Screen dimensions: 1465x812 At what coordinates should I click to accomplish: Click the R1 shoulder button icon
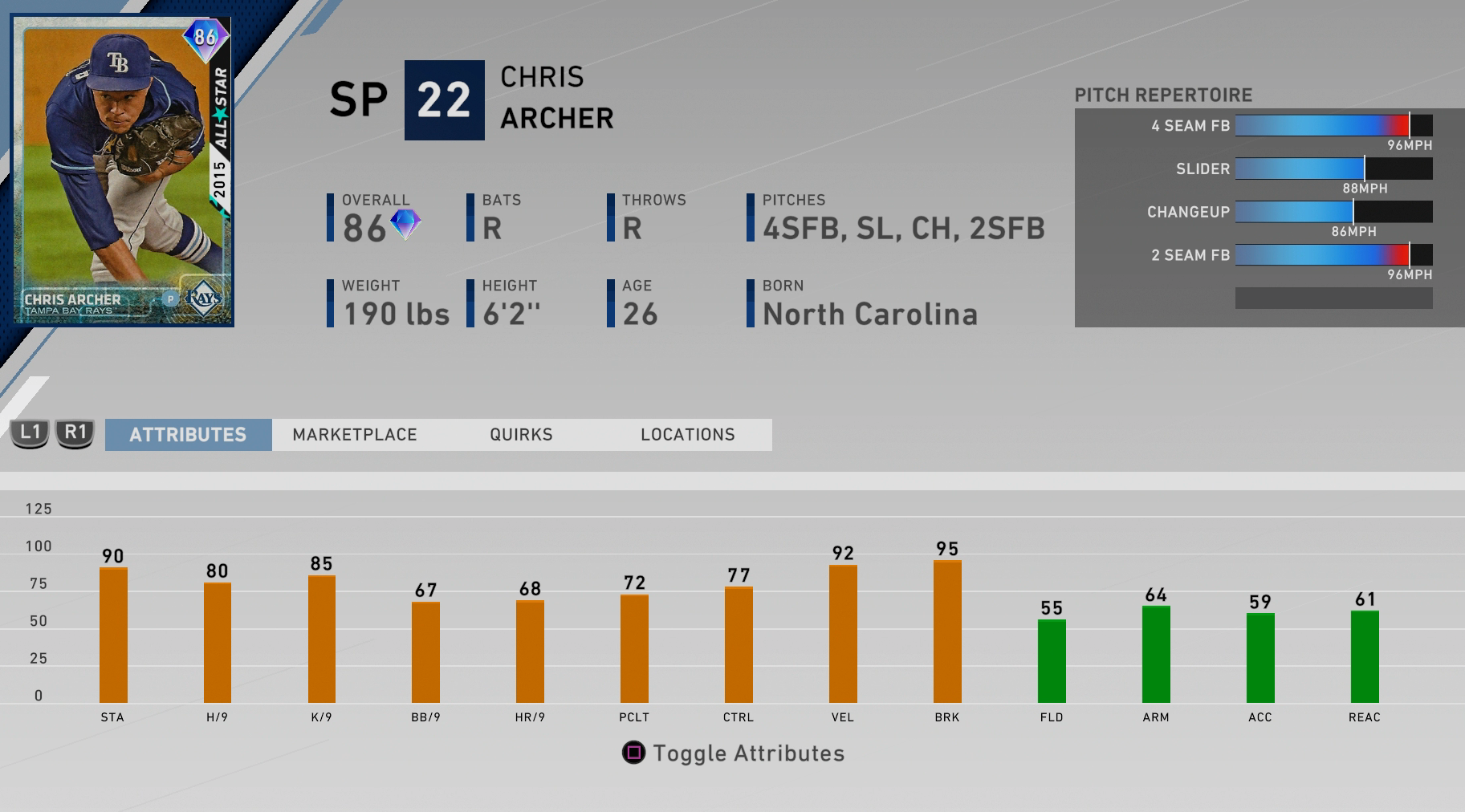click(x=74, y=434)
